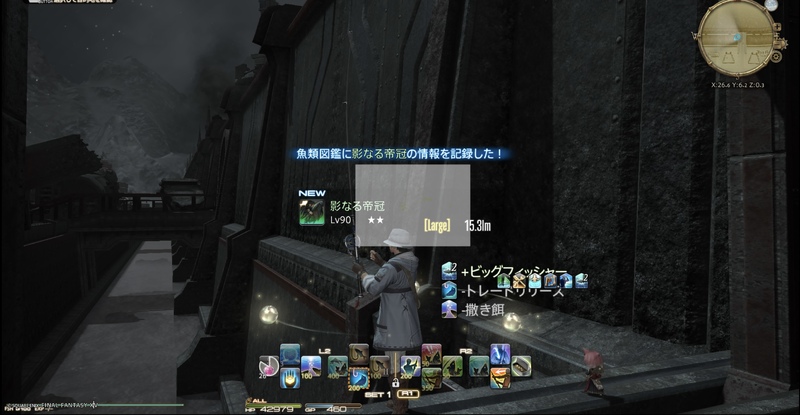The height and width of the screenshot is (415, 800).
Task: Activate the glowing yellow hand ability
Action: coord(290,377)
